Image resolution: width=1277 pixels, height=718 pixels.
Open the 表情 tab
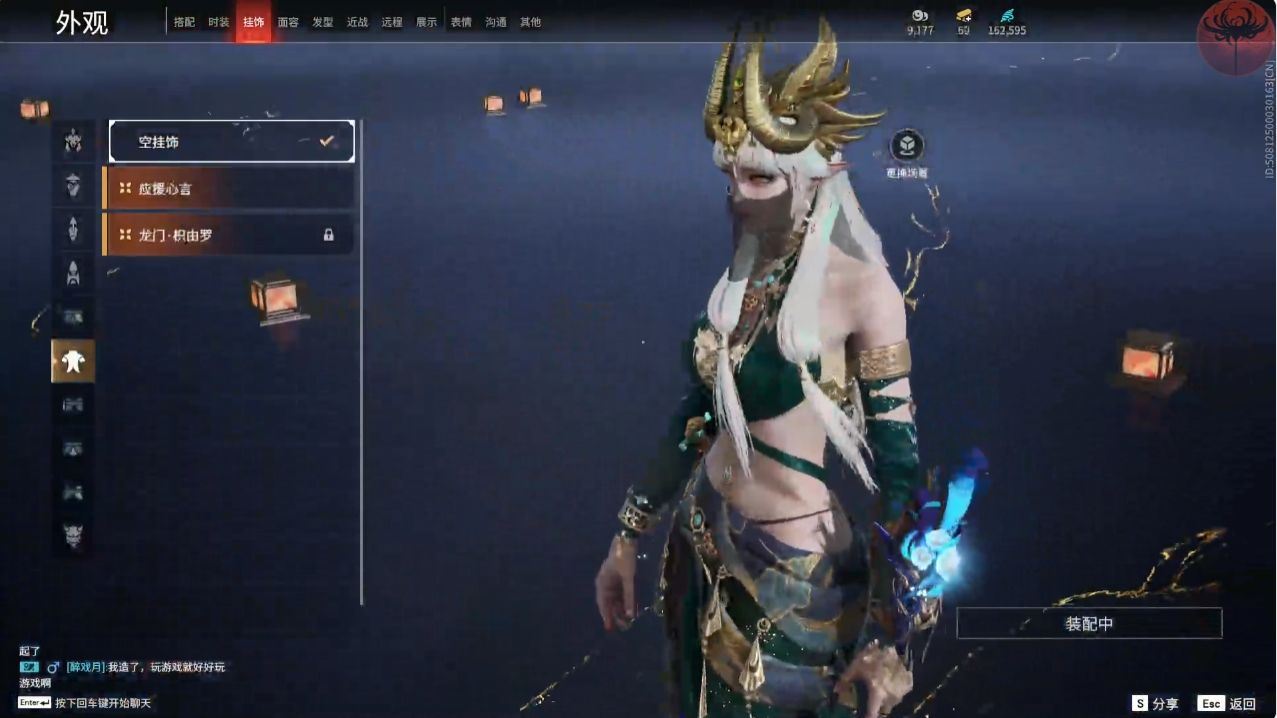pyautogui.click(x=461, y=22)
